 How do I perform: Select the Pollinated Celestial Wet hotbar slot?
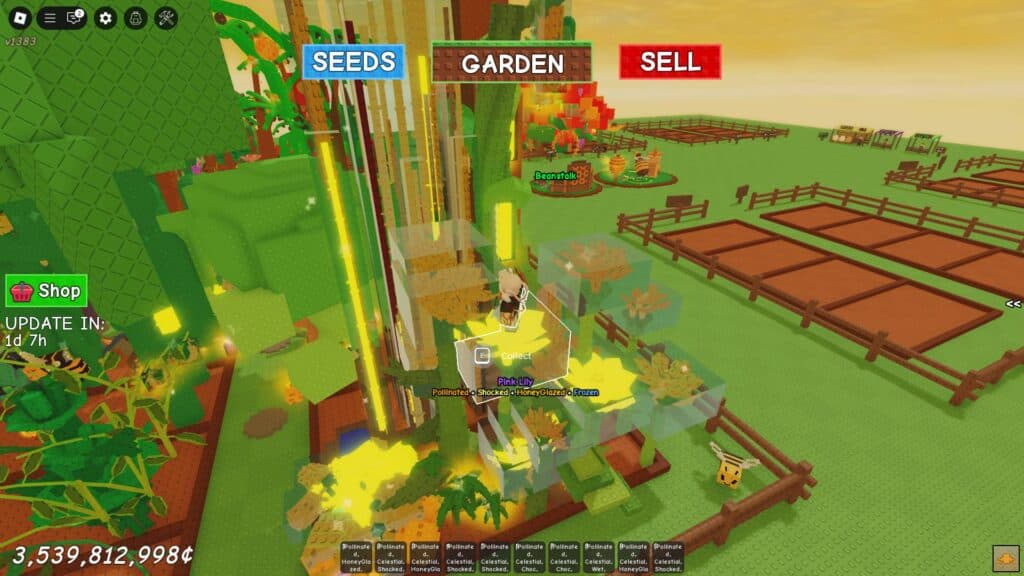click(598, 557)
